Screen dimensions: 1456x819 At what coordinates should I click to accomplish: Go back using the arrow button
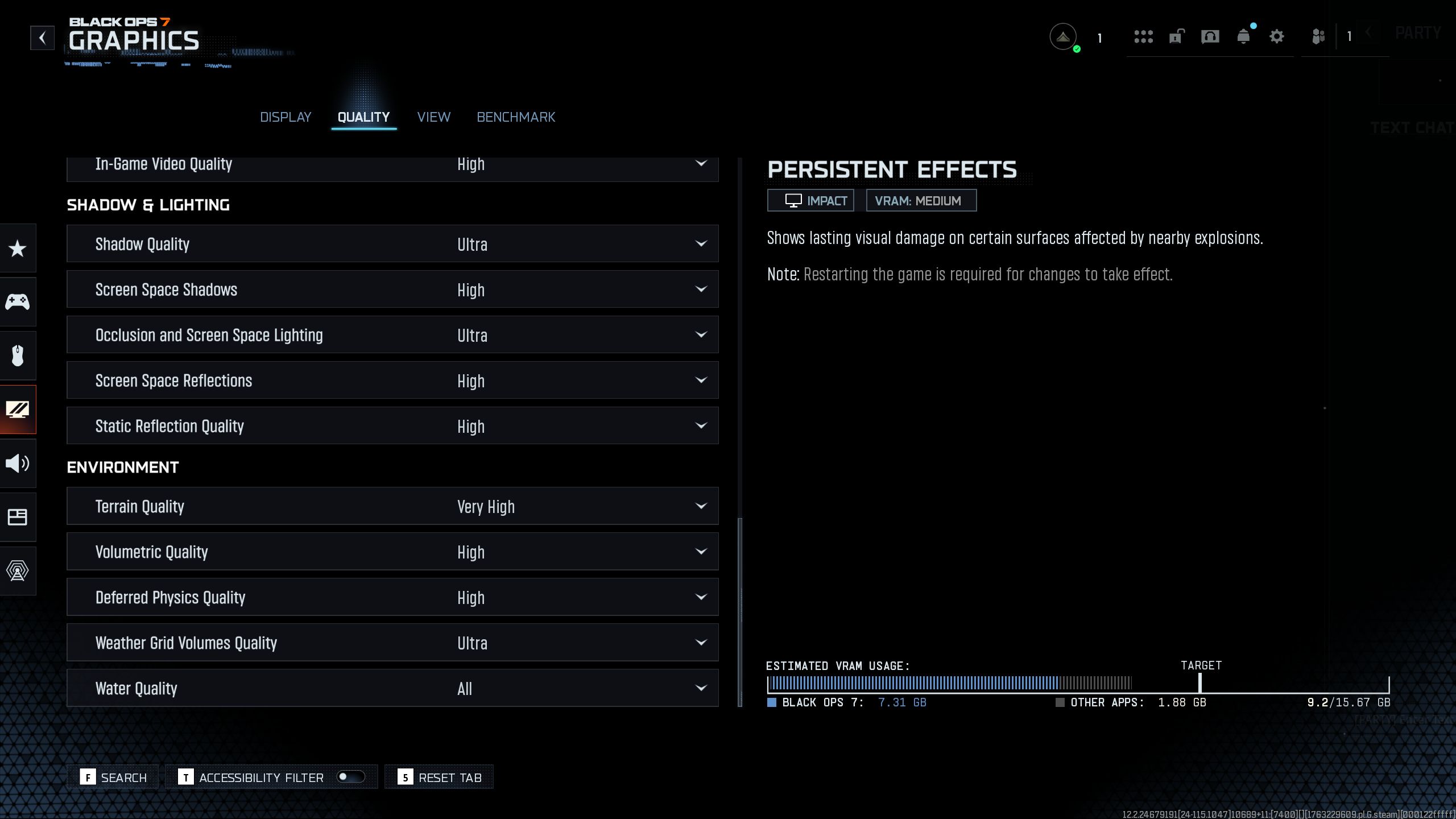tap(42, 38)
